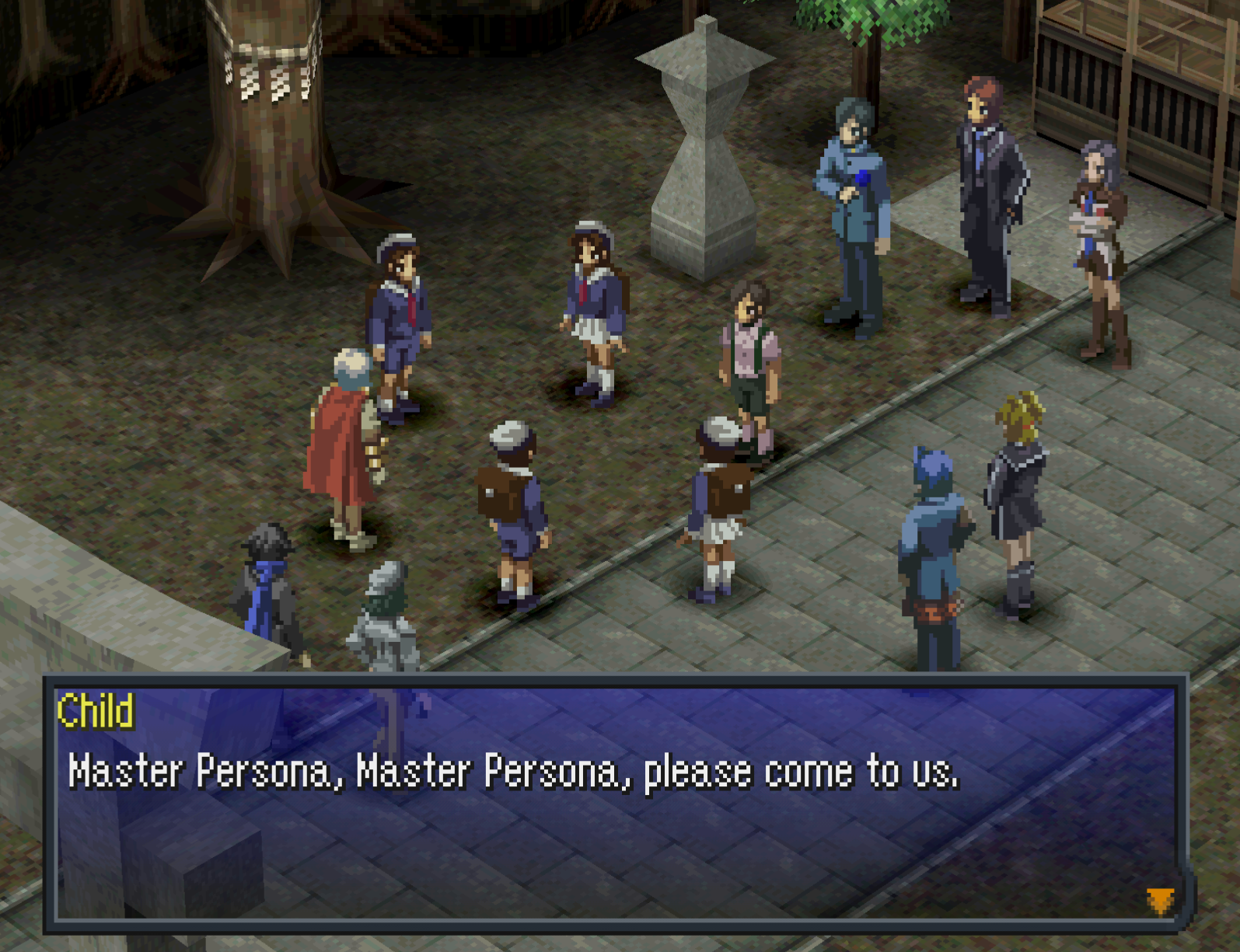The image size is (1240, 952).
Task: Click the orange continue arrow in dialogue box
Action: point(1160,901)
